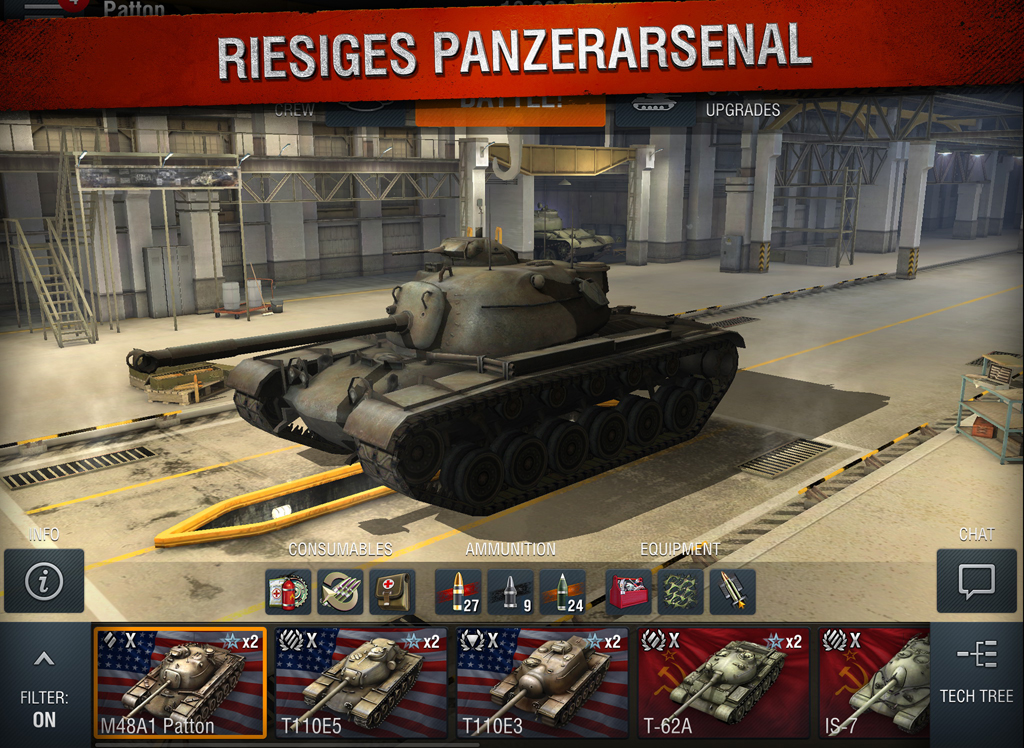Choose the T110E3 tank destroyer
The width and height of the screenshot is (1024, 748).
click(x=543, y=682)
